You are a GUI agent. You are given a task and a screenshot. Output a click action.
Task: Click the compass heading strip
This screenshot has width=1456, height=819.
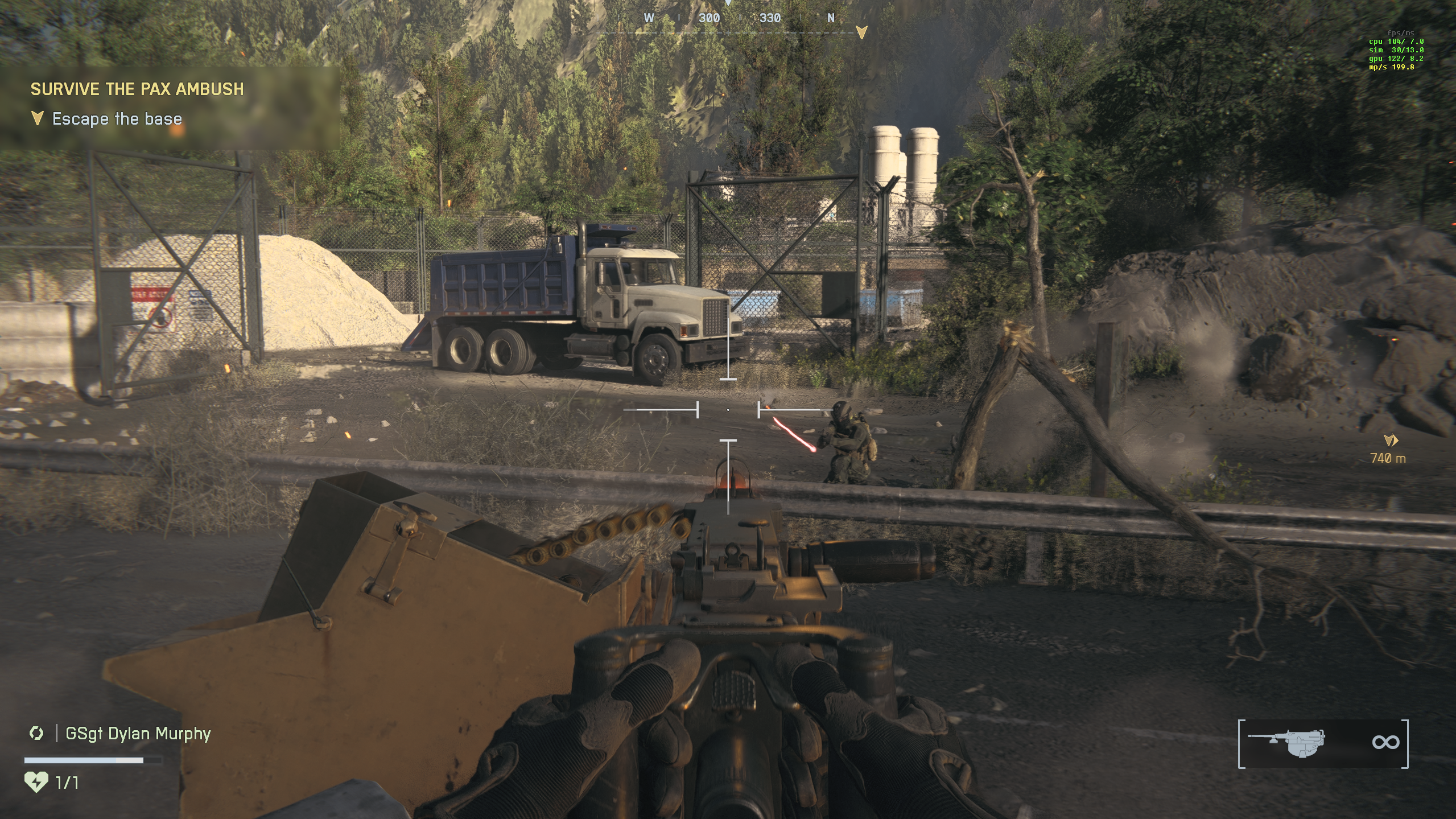click(738, 19)
